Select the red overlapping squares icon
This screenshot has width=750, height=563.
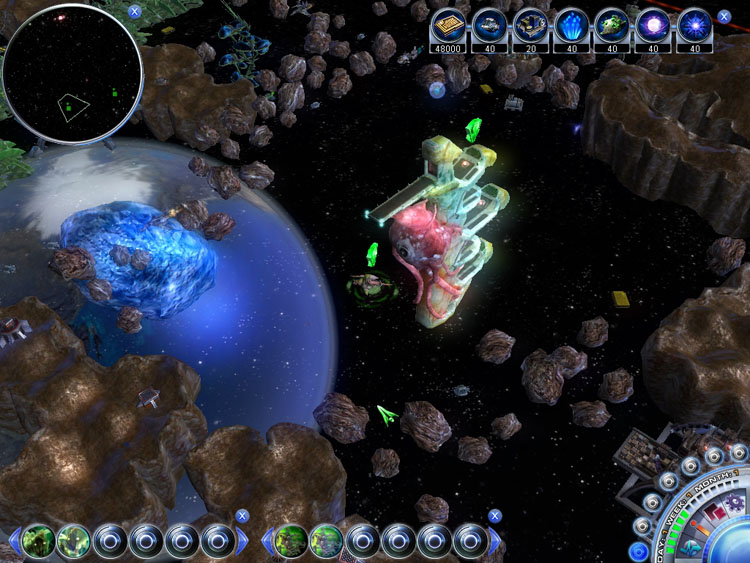pyautogui.click(x=714, y=512)
